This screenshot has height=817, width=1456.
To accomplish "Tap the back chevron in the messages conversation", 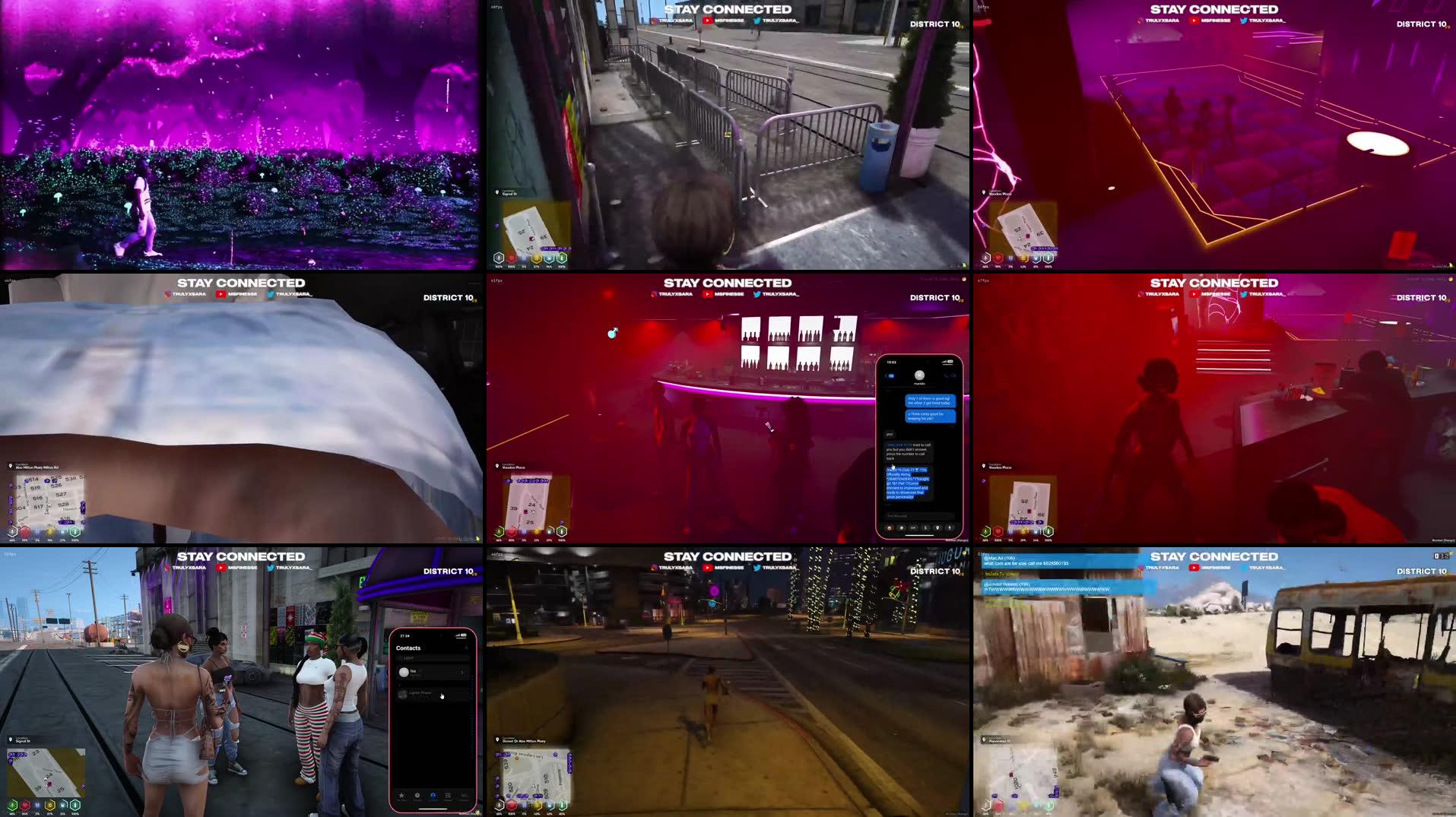I will coord(887,375).
